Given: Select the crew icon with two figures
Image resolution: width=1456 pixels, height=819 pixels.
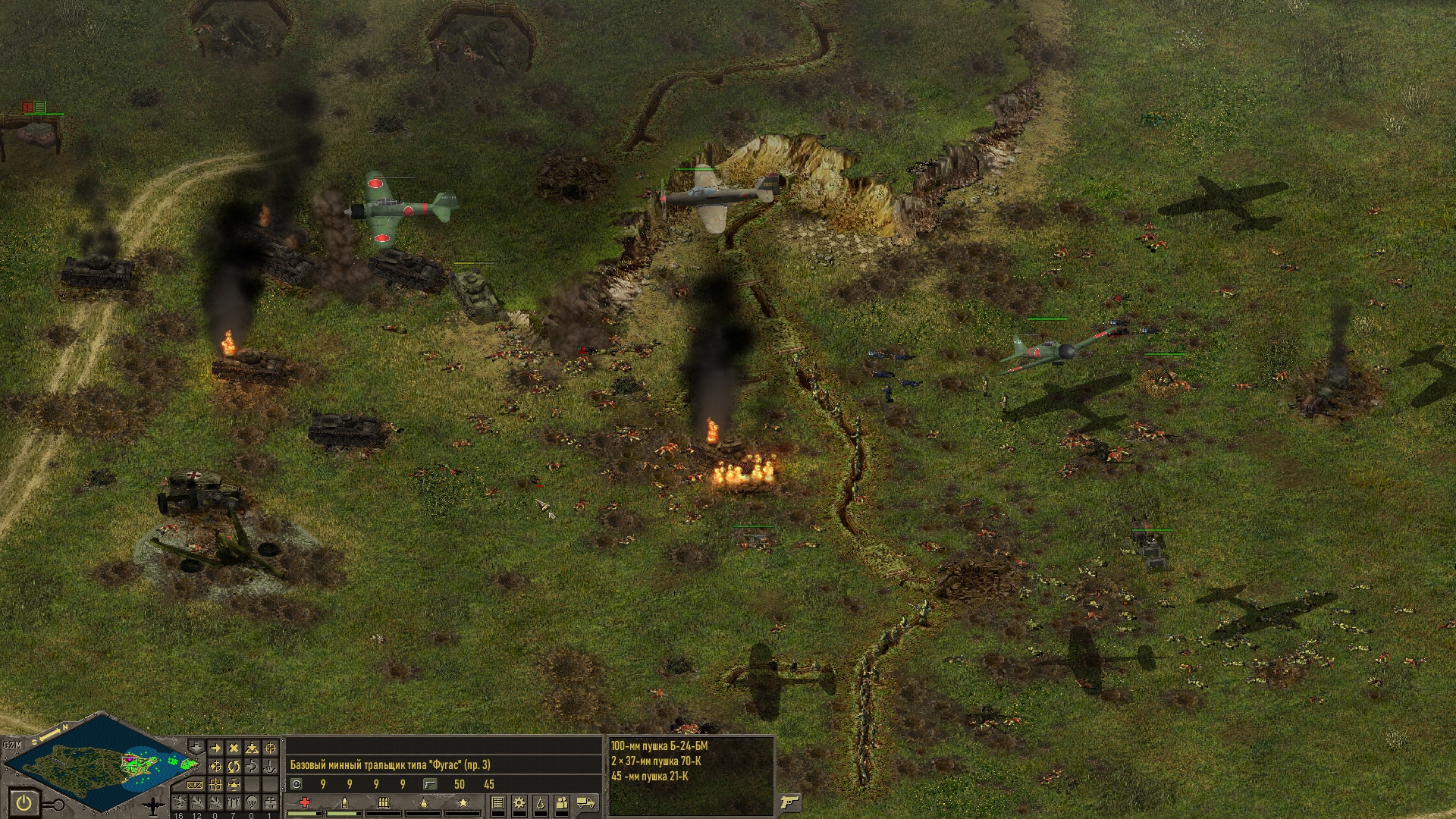Looking at the screenshot, I should point(562,803).
